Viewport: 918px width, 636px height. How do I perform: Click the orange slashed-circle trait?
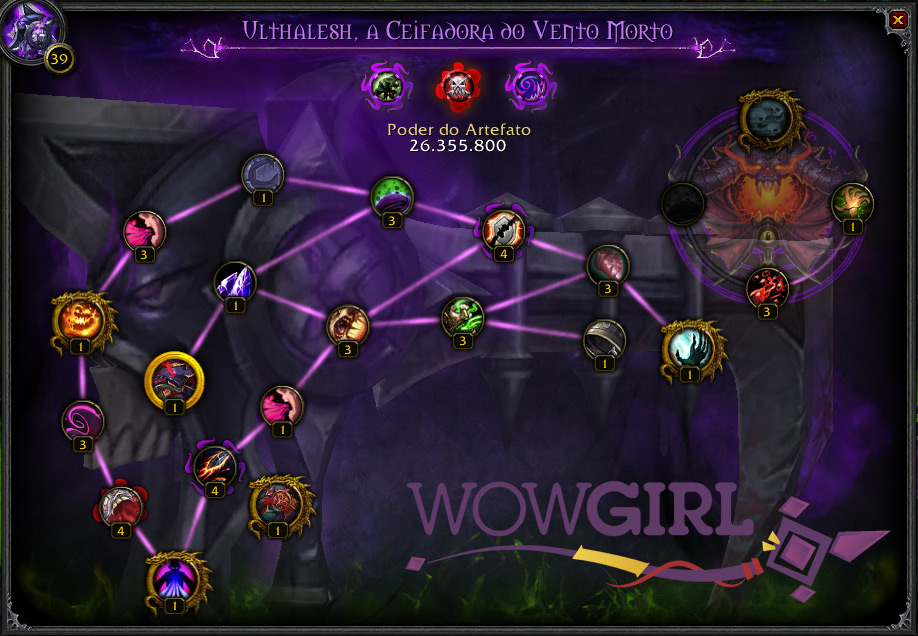coord(502,230)
